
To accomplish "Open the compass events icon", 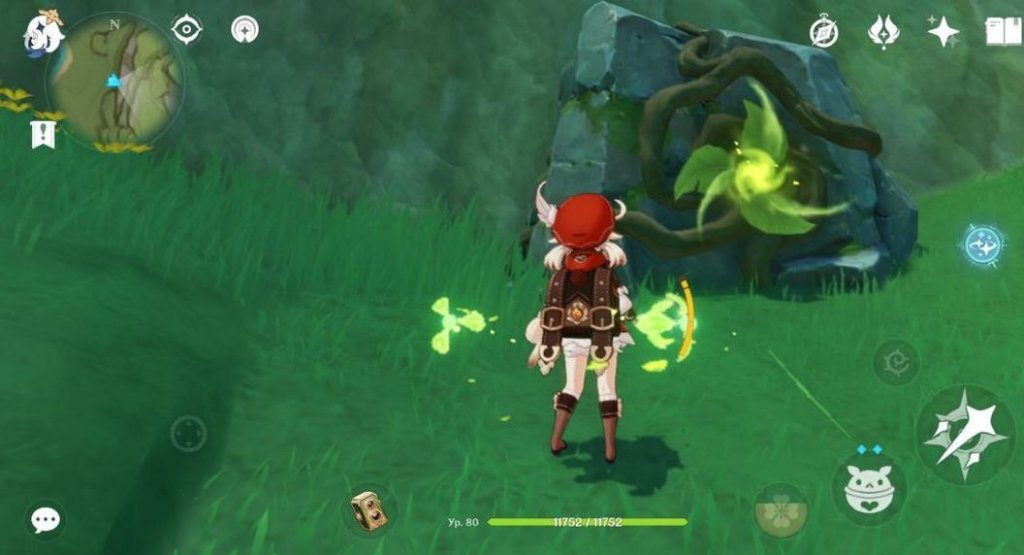I will point(824,31).
